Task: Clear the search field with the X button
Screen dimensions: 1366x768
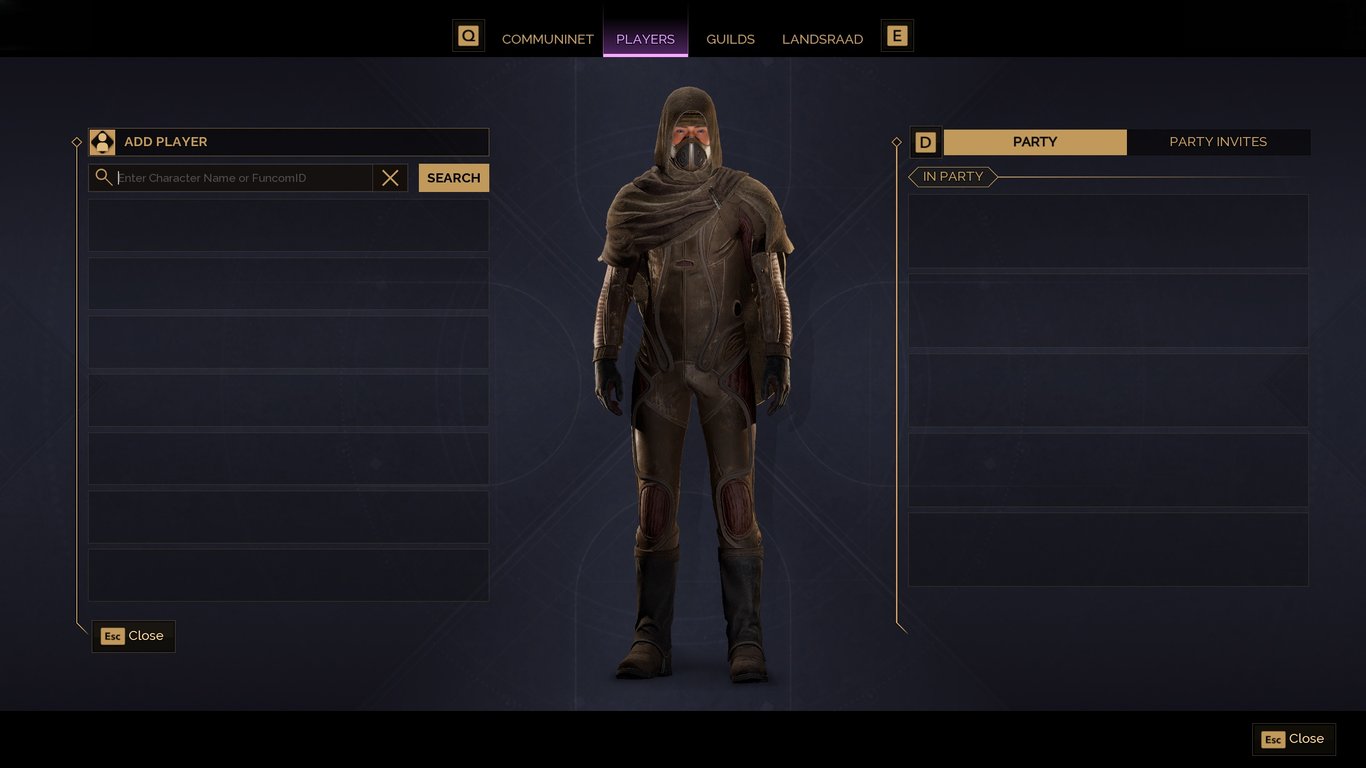Action: 390,178
